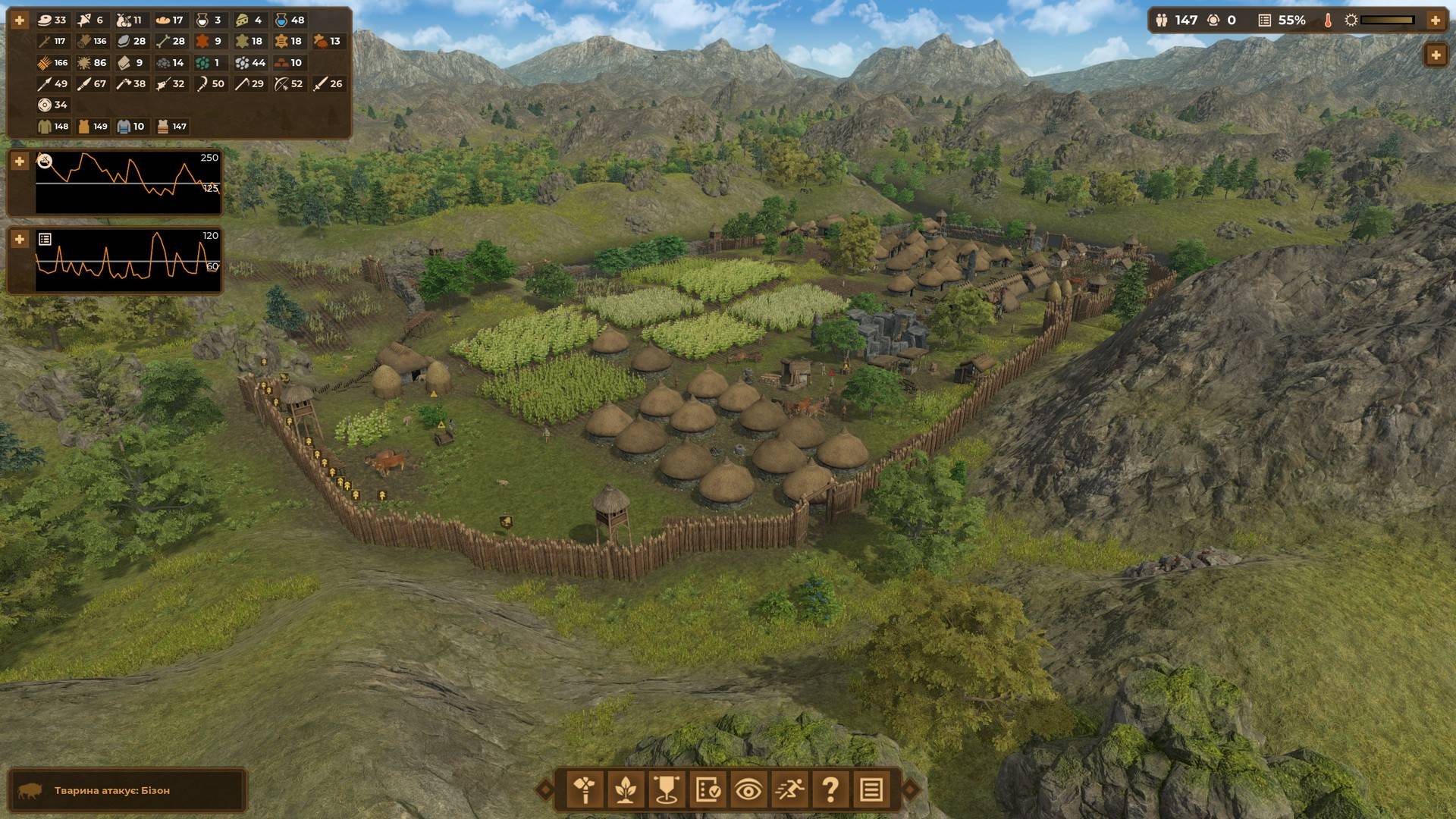Select the banner work area tool
This screenshot has height=819, width=1456.
pos(666,790)
